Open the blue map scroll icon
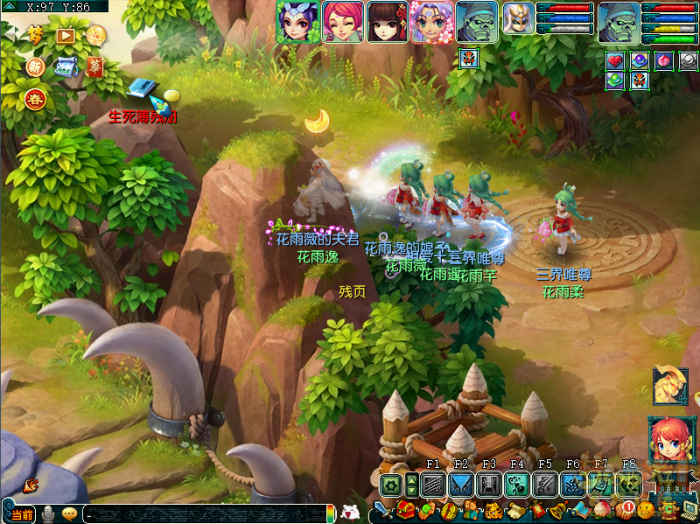 point(67,67)
